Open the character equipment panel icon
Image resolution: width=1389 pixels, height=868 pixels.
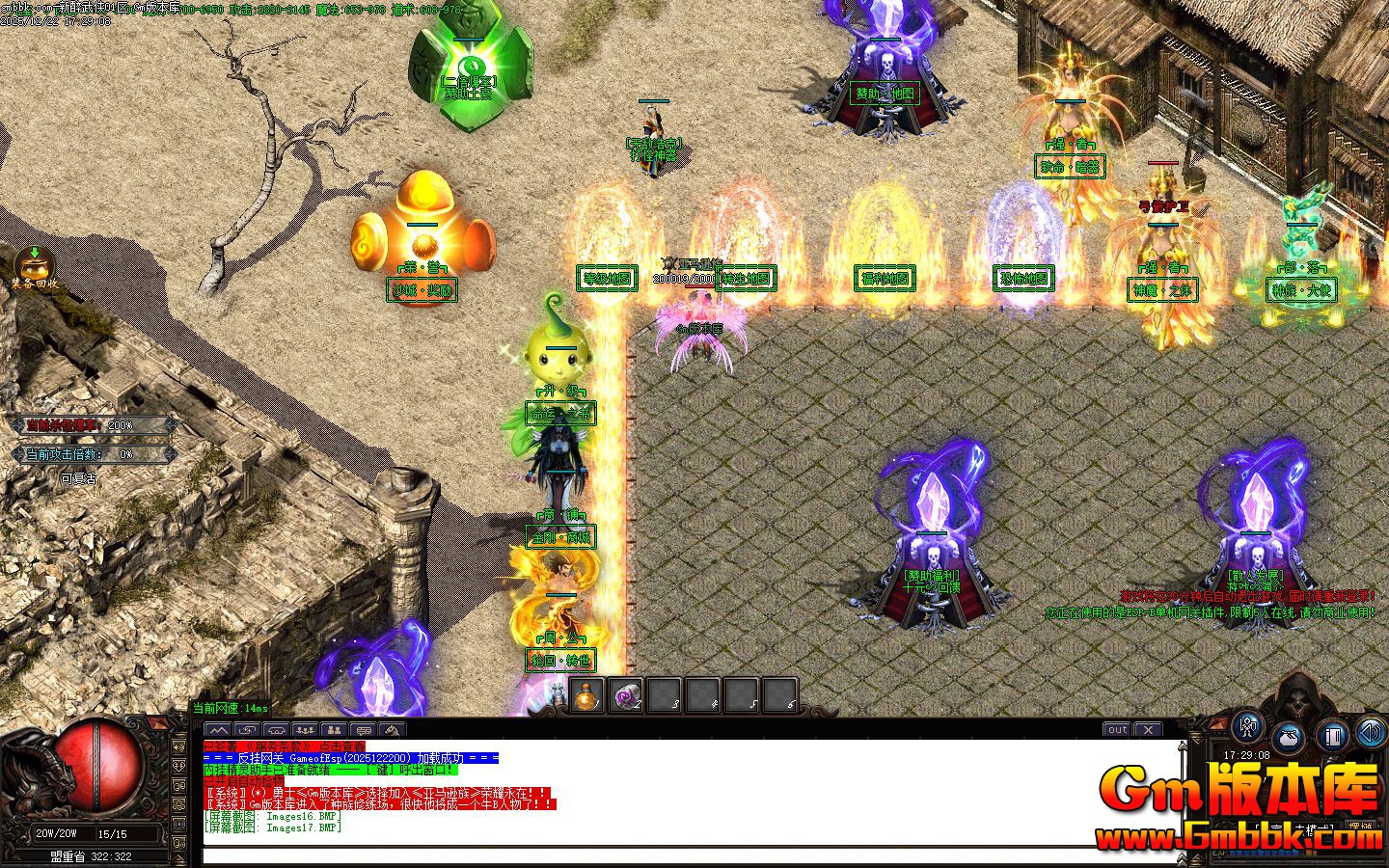[x=1249, y=729]
